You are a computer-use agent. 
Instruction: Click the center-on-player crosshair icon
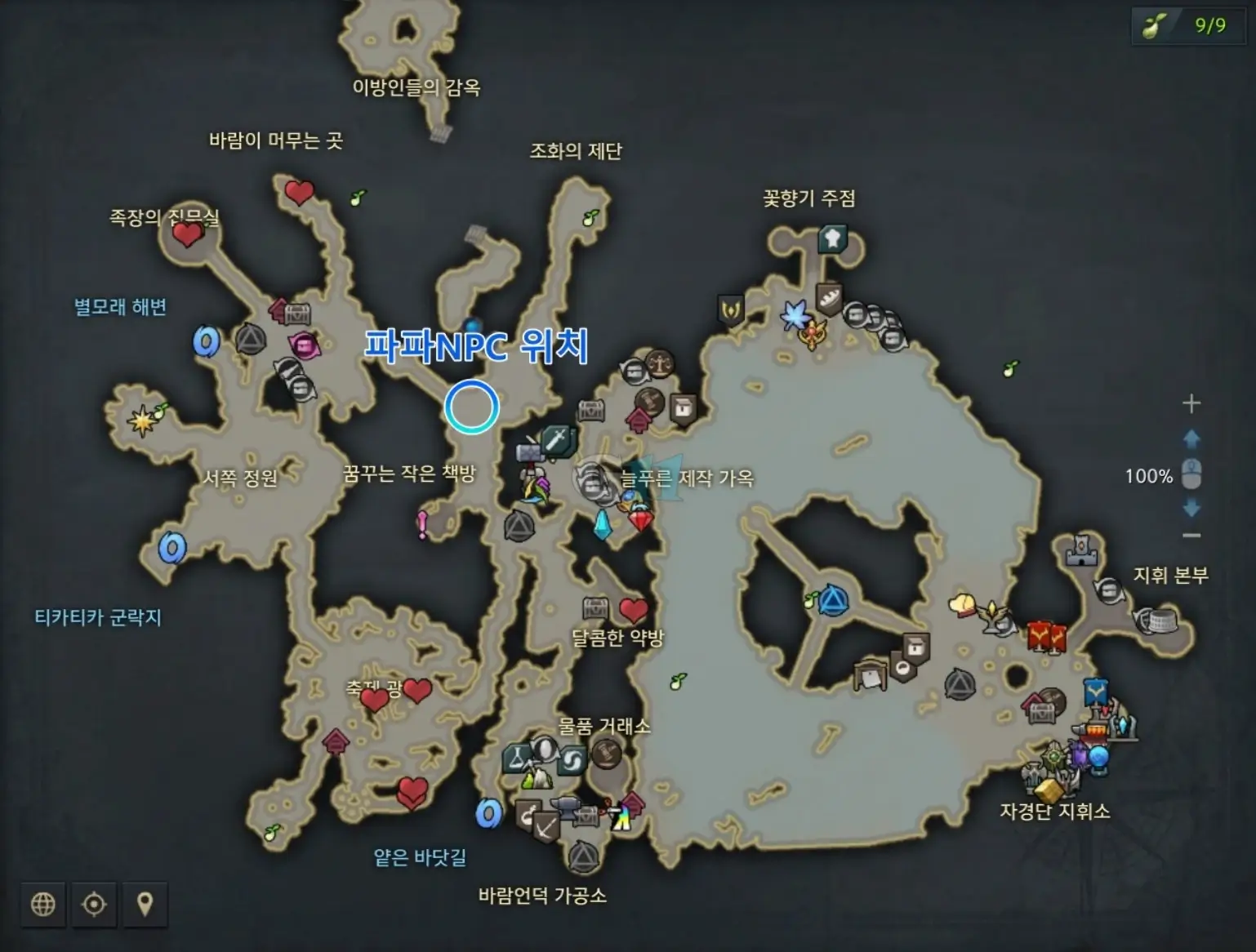95,905
